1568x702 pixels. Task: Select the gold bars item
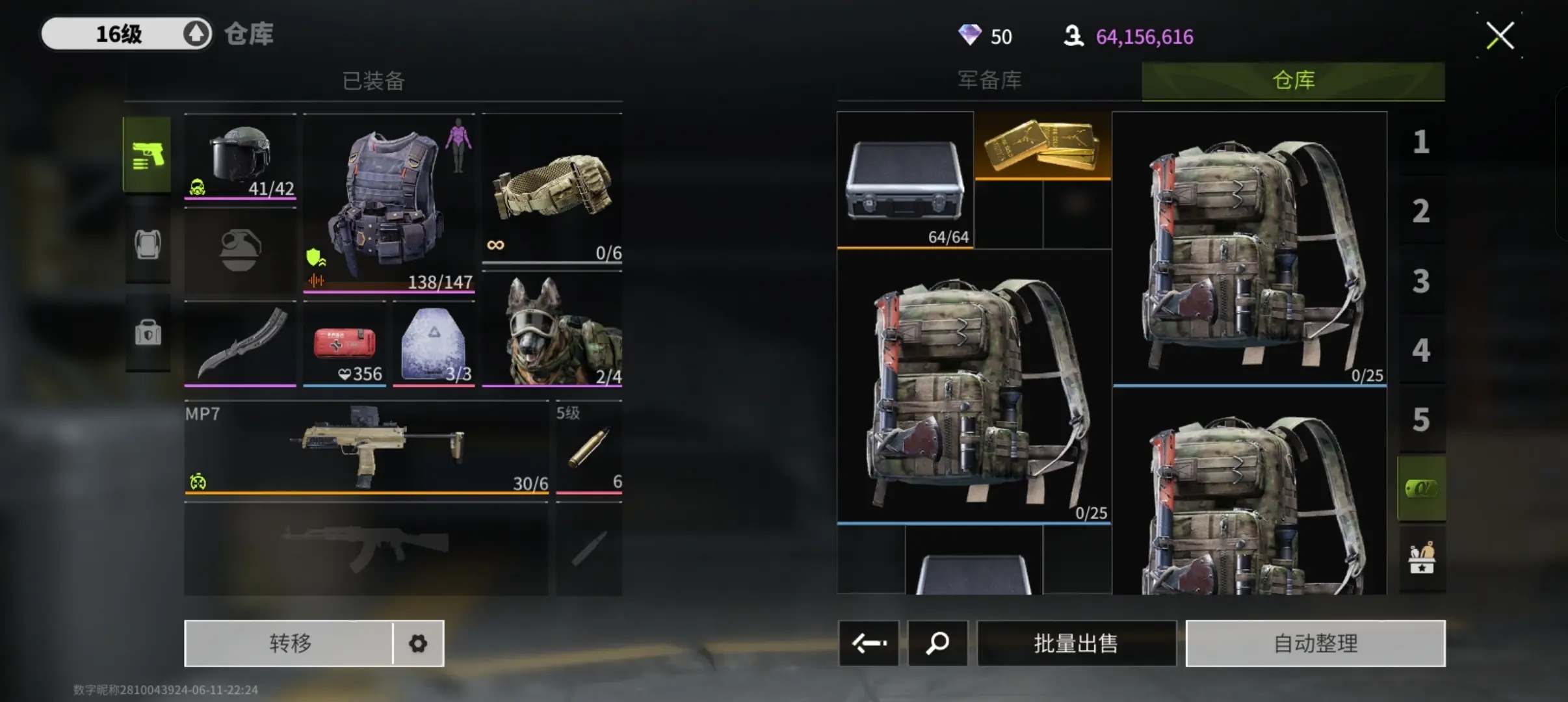pos(1043,145)
